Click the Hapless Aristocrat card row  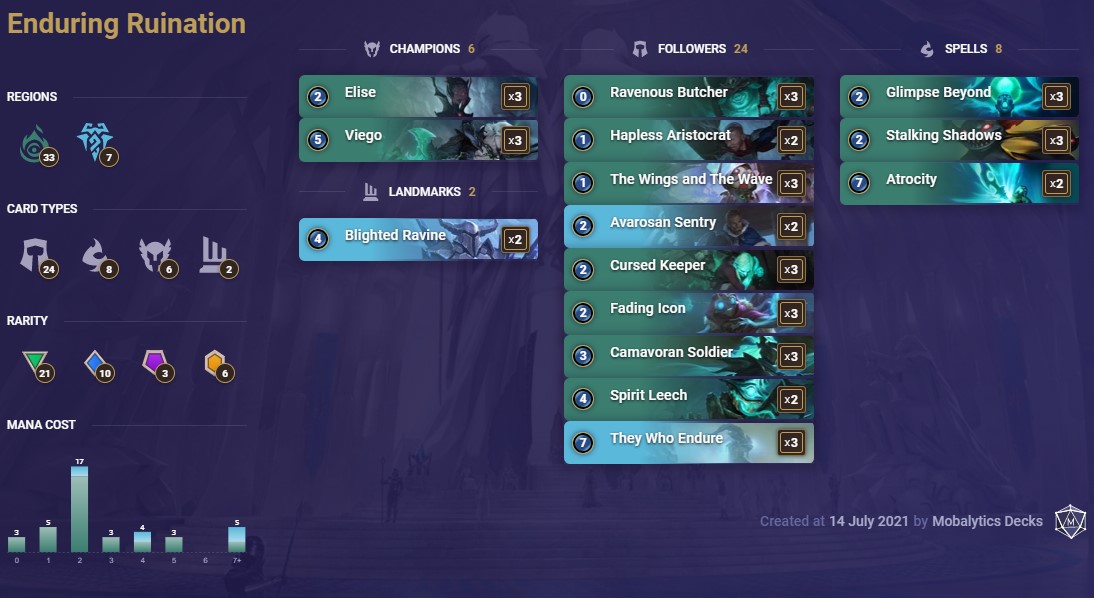pyautogui.click(x=688, y=139)
